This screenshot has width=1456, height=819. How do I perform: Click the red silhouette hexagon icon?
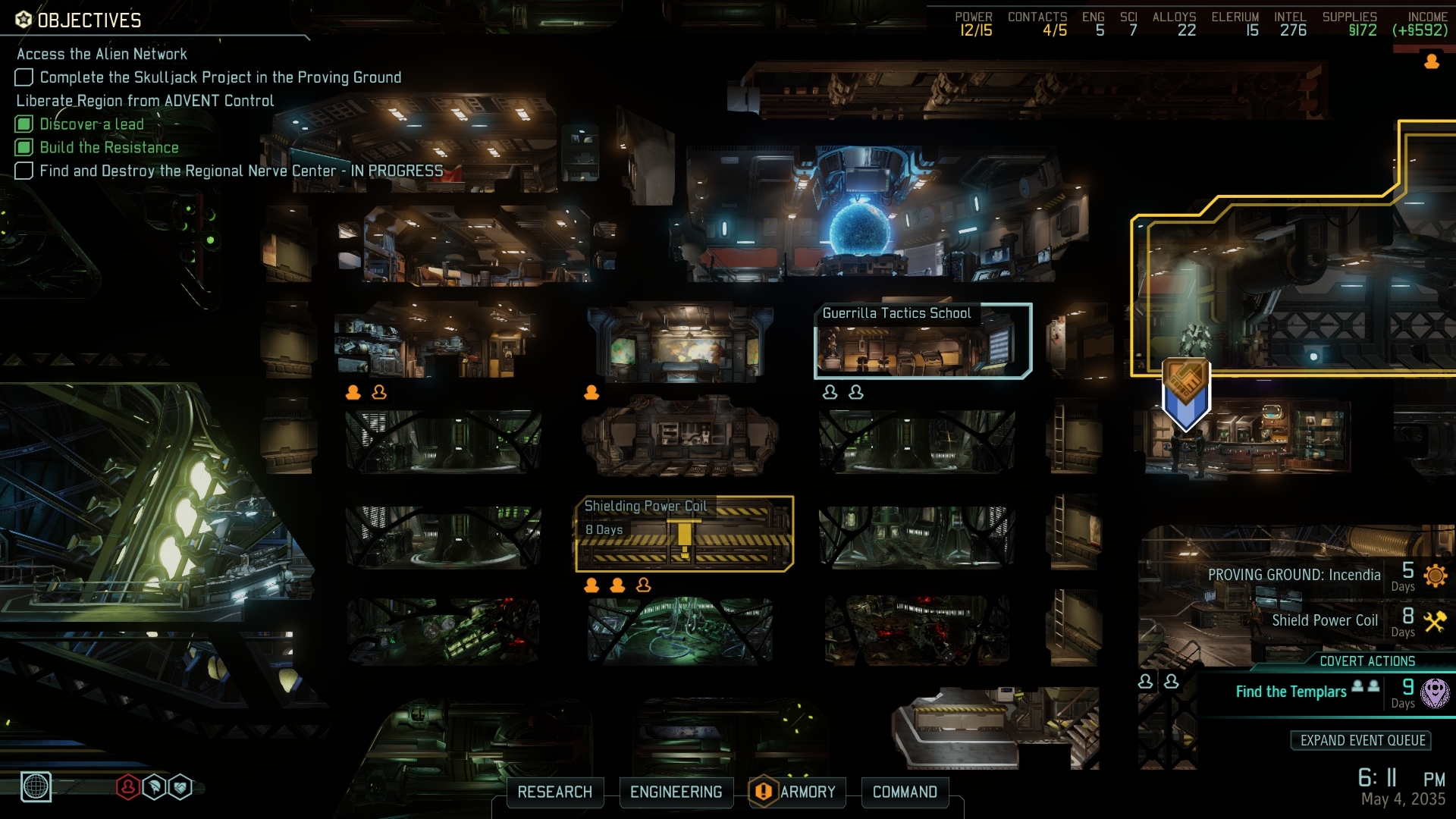tap(127, 787)
